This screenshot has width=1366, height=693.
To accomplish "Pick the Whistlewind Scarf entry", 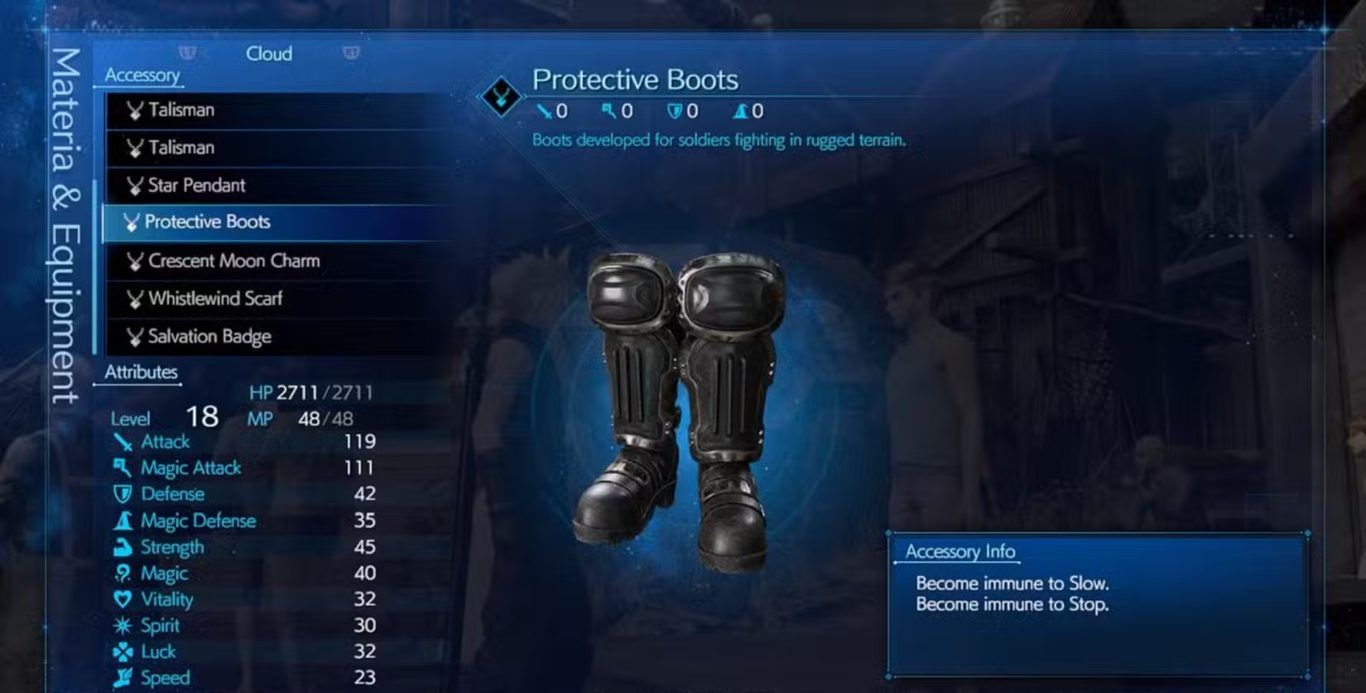I will click(215, 299).
